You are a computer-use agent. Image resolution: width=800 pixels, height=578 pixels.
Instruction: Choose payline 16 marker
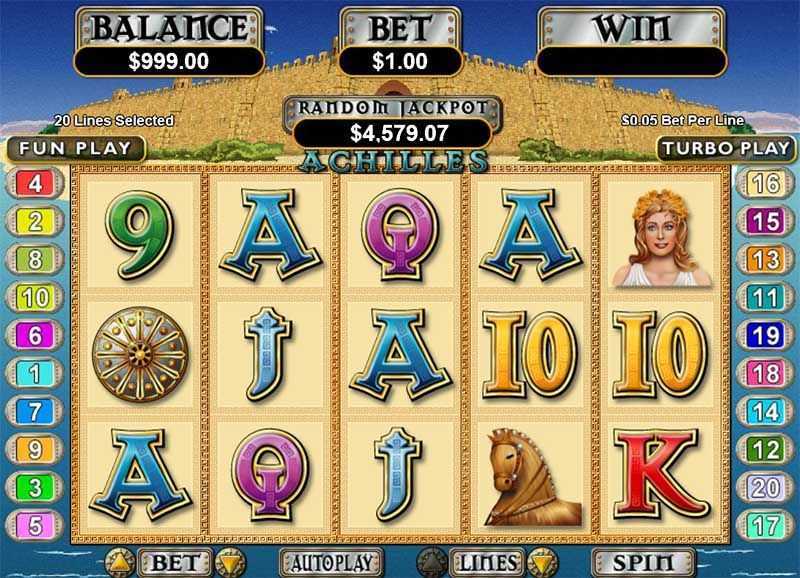(765, 184)
